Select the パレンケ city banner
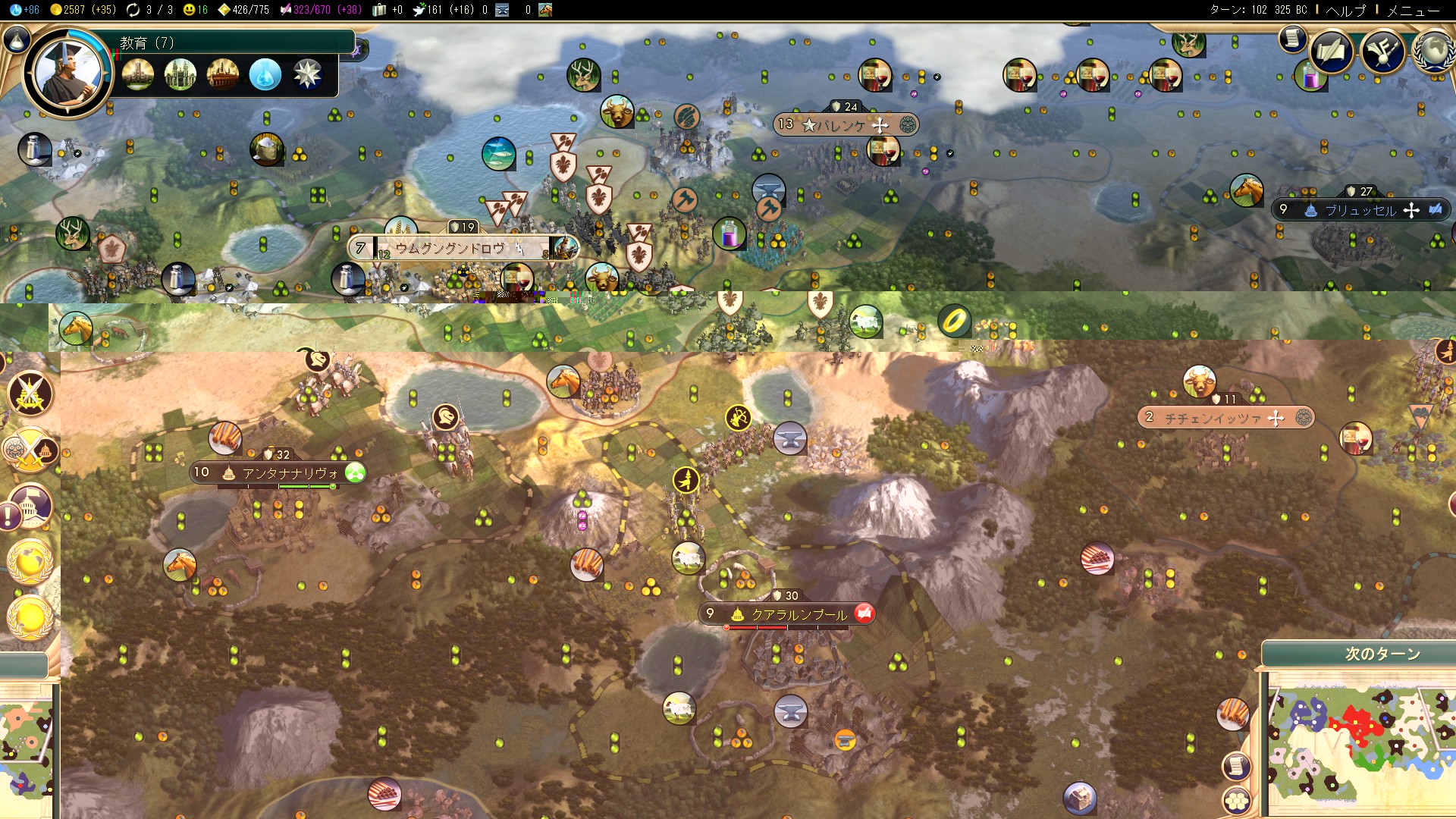Image resolution: width=1456 pixels, height=819 pixels. (846, 124)
